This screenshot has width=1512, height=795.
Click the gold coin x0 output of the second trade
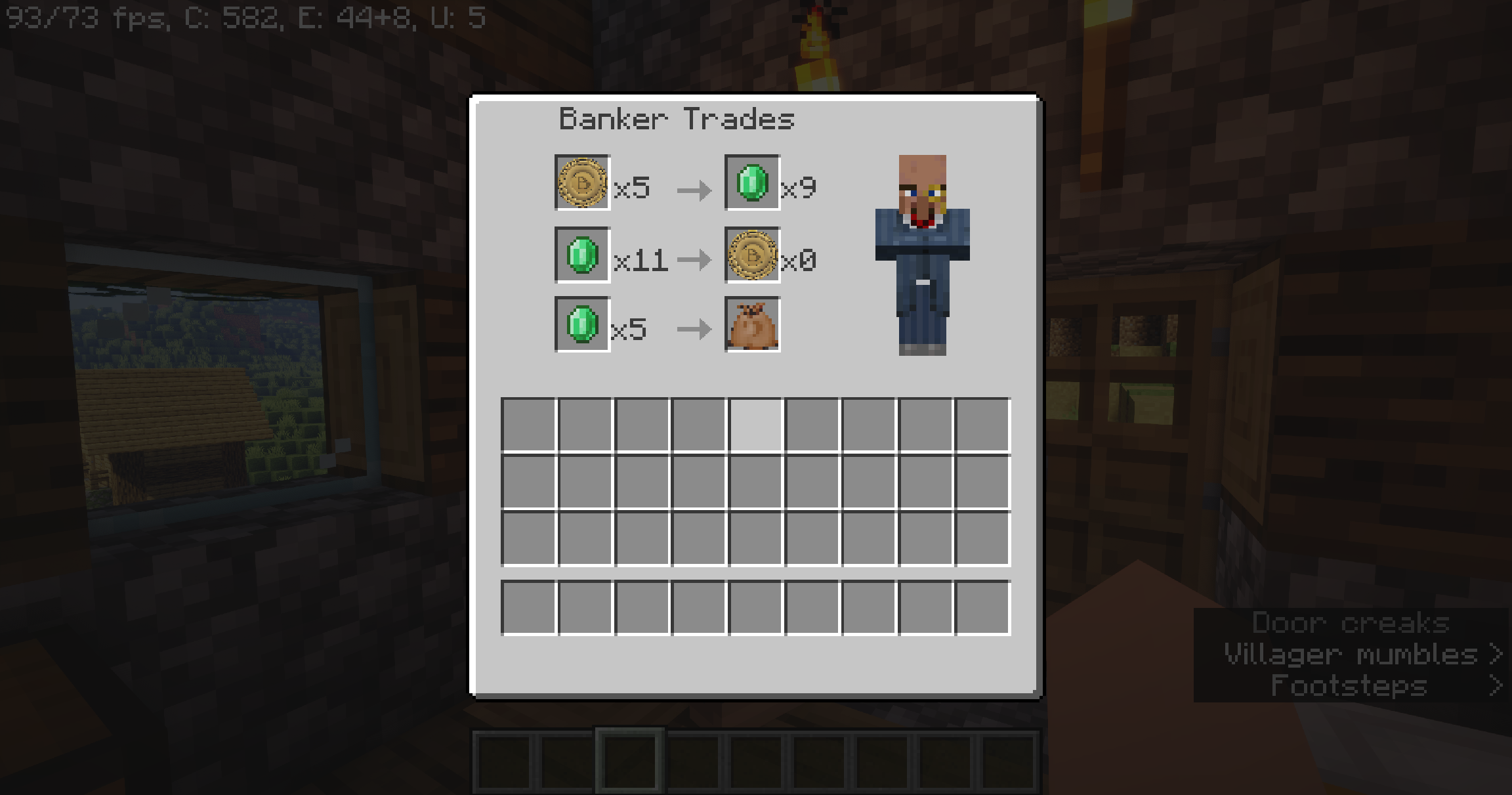(x=752, y=258)
